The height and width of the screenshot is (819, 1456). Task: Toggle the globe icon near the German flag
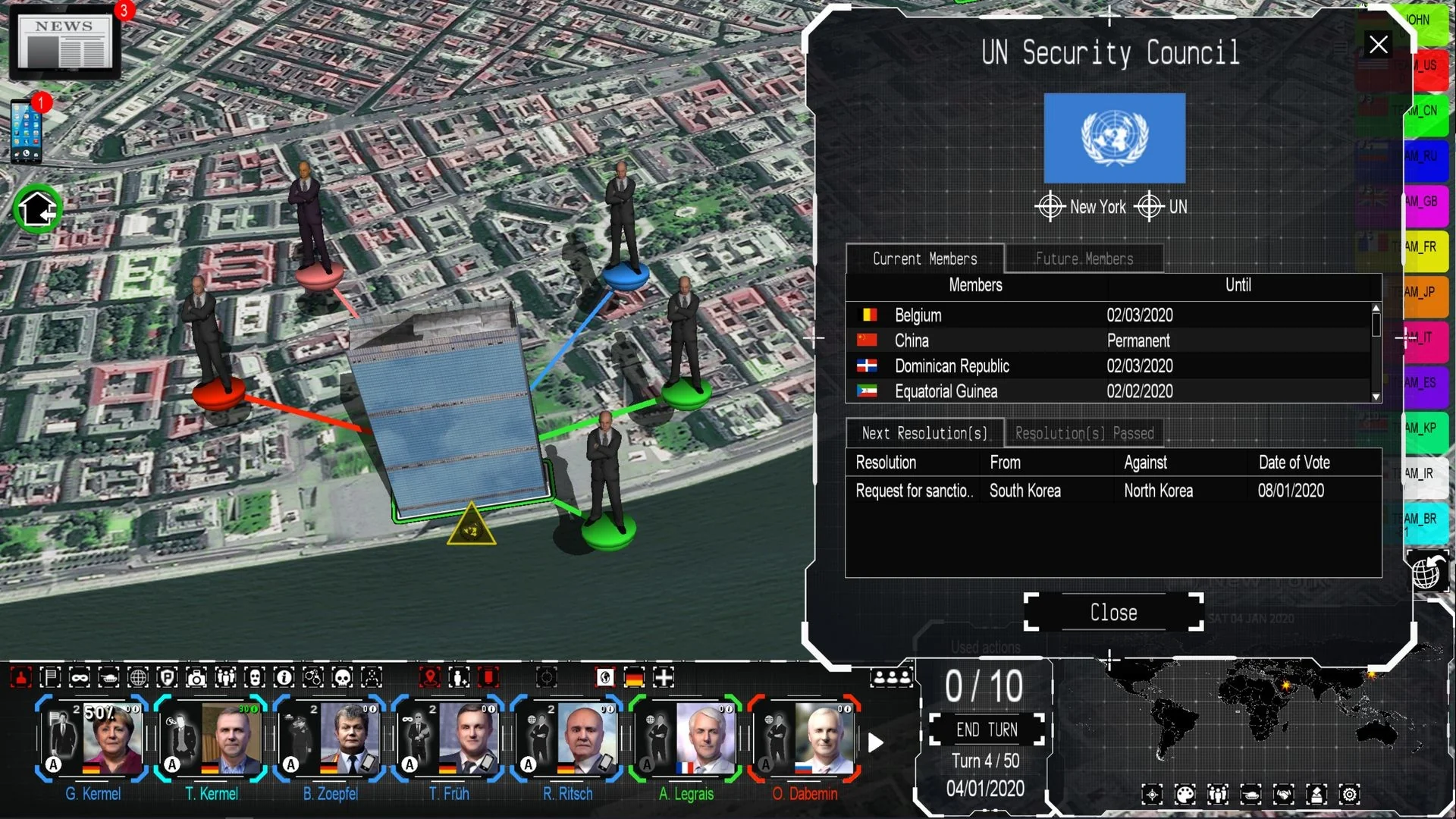[x=605, y=677]
